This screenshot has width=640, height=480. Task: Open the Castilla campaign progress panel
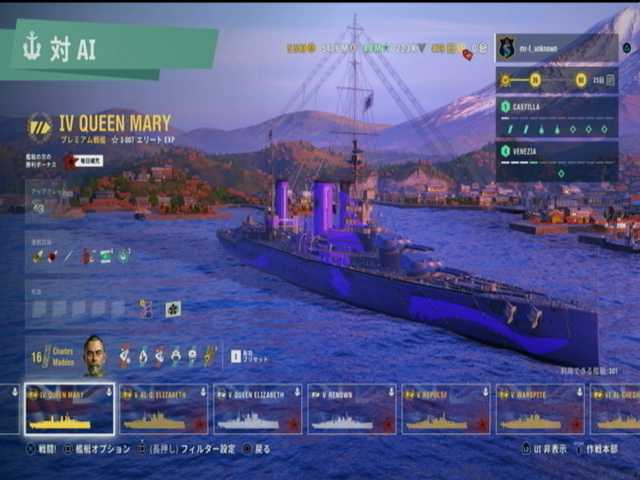pos(556,117)
